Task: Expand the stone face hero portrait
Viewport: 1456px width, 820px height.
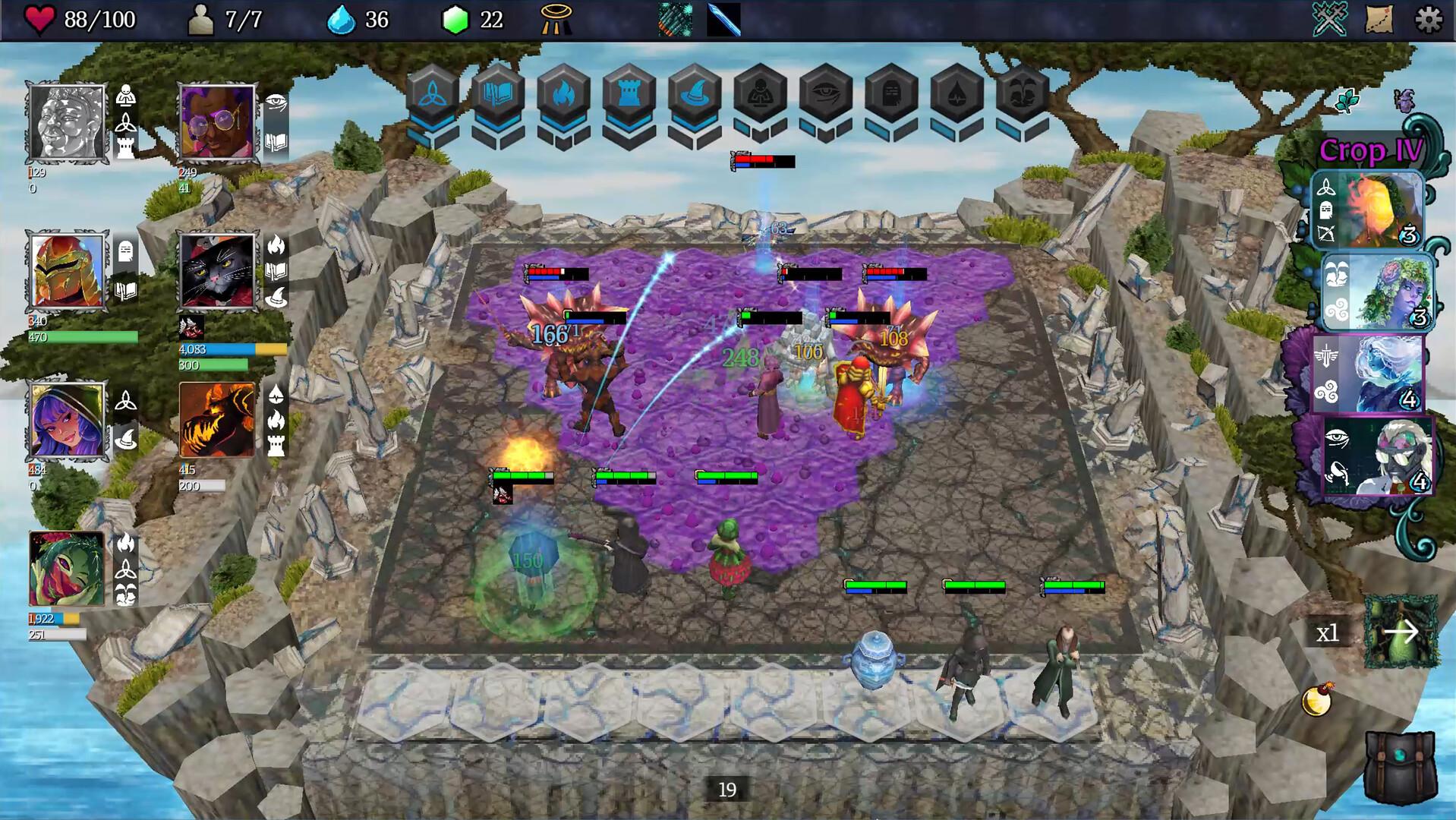Action: click(68, 123)
